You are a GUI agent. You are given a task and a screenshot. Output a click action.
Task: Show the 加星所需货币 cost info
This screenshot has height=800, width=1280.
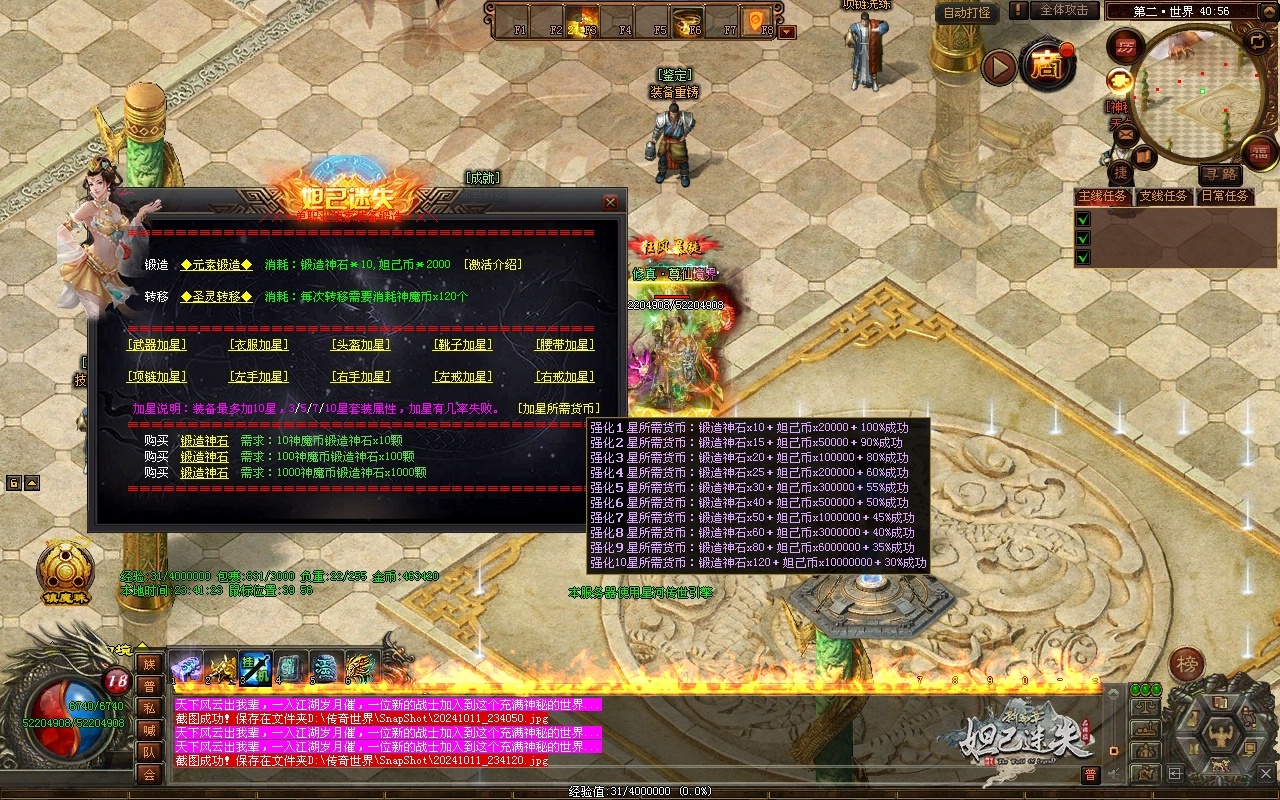(559, 409)
